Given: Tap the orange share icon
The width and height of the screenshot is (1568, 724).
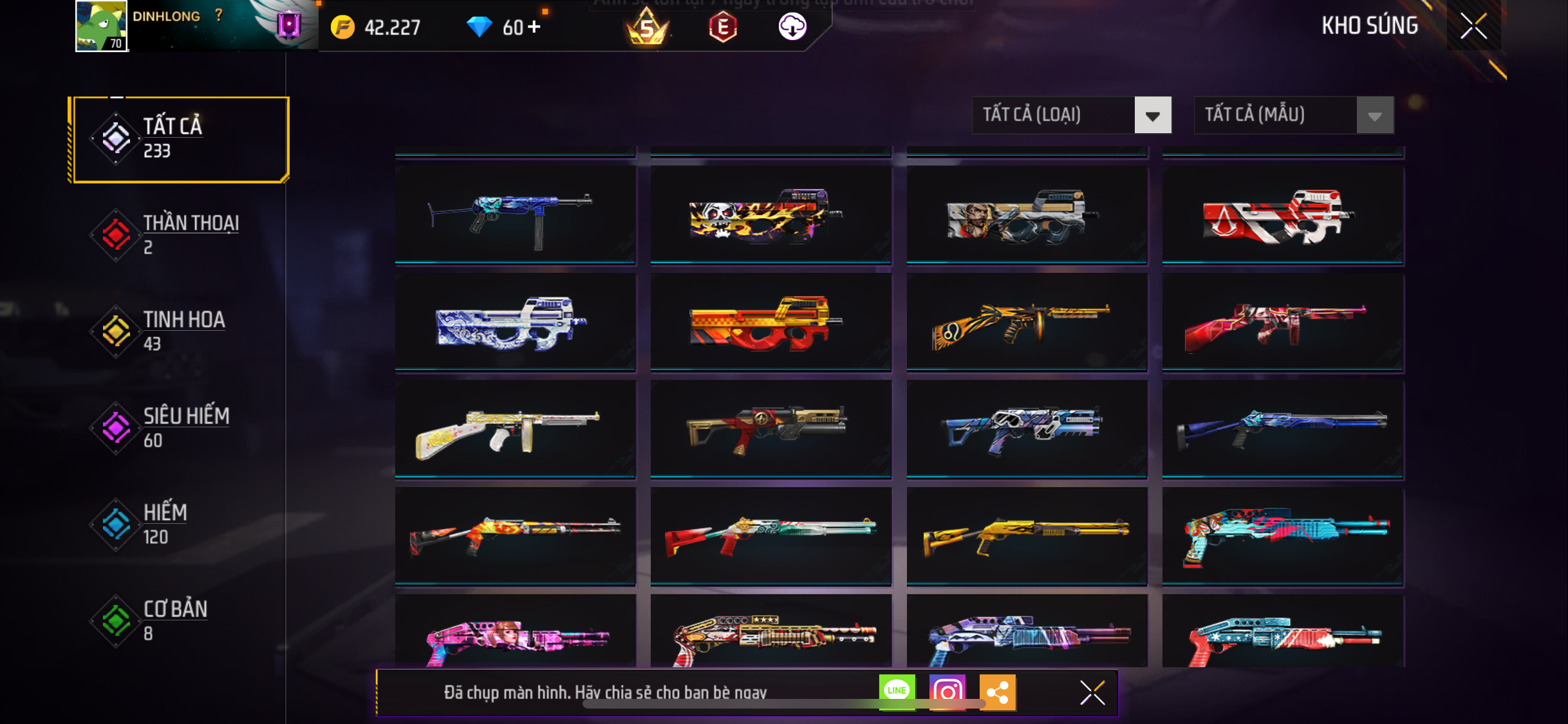Looking at the screenshot, I should point(997,692).
